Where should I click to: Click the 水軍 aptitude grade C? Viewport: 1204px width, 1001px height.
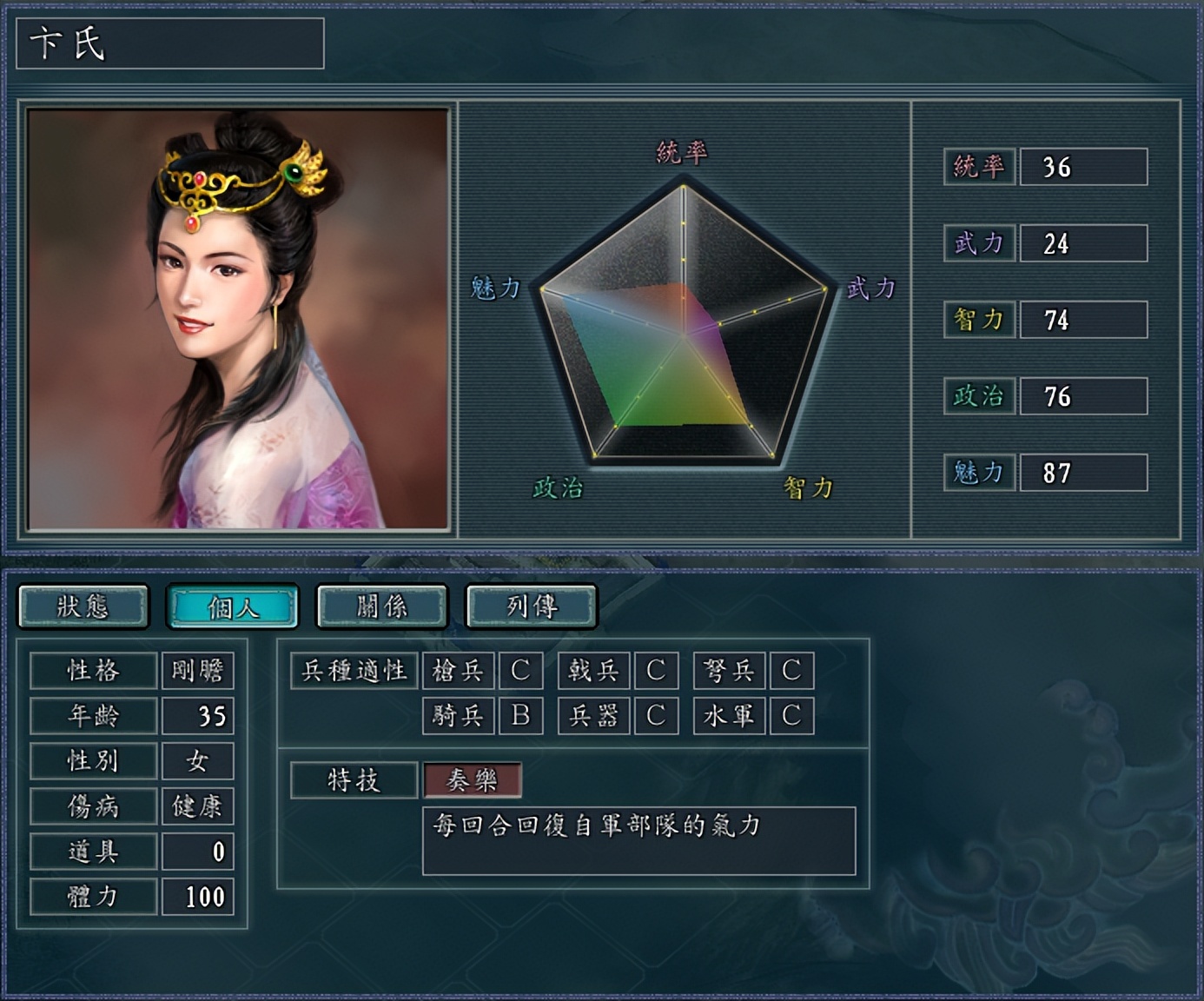click(x=792, y=716)
